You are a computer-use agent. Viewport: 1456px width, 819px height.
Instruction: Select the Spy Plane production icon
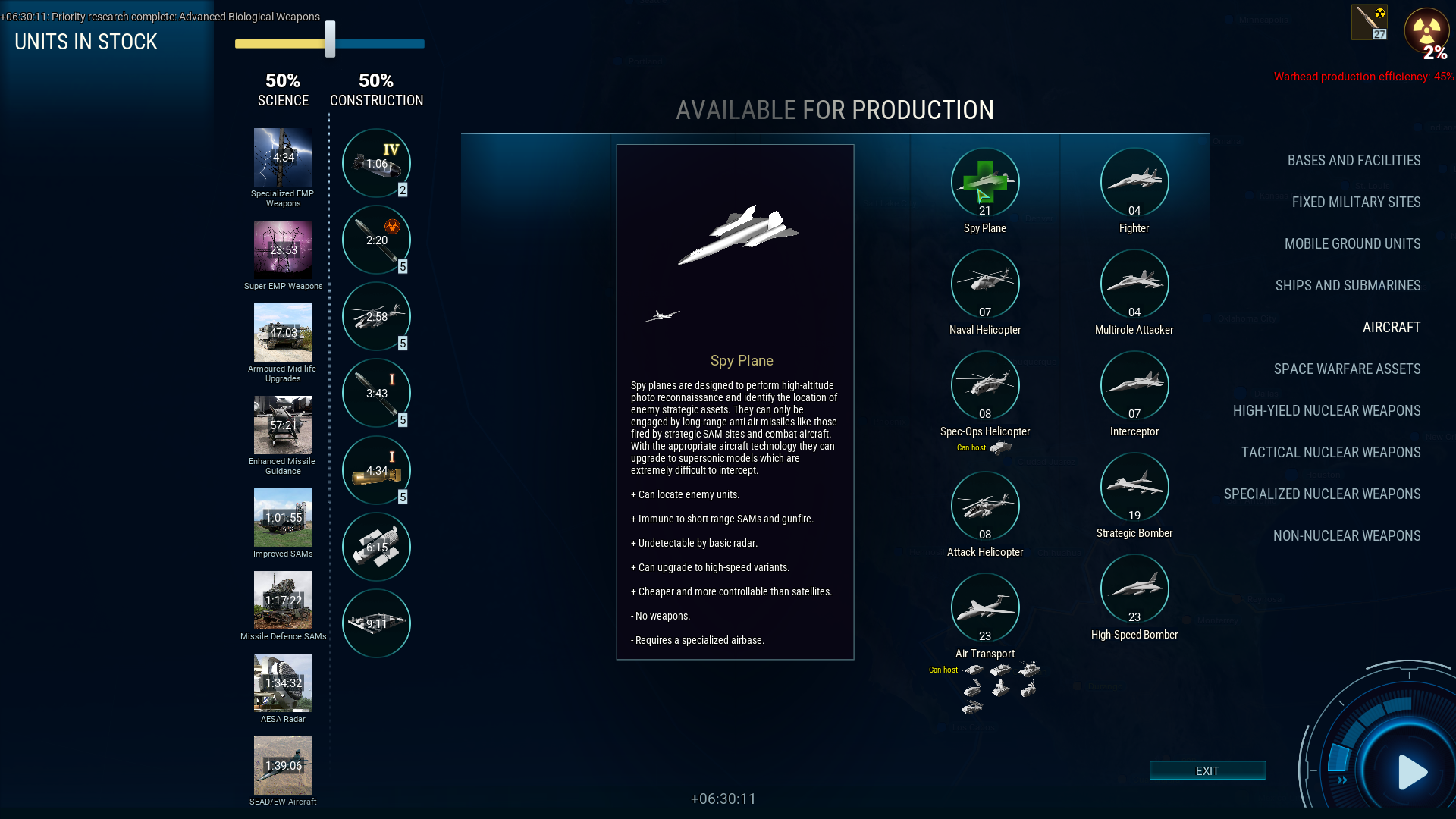point(984,183)
